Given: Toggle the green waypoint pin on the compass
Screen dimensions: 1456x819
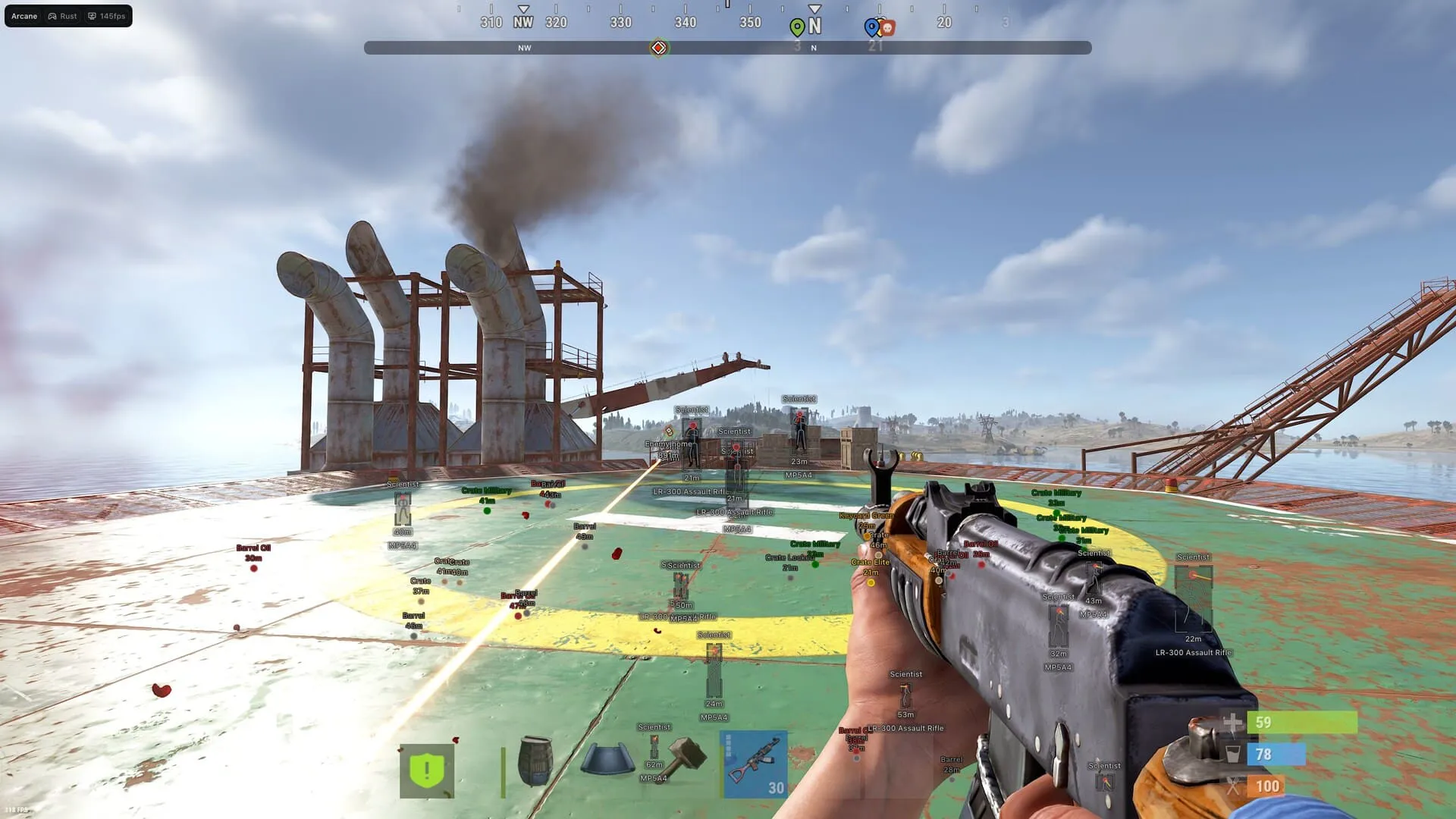Looking at the screenshot, I should [x=797, y=26].
